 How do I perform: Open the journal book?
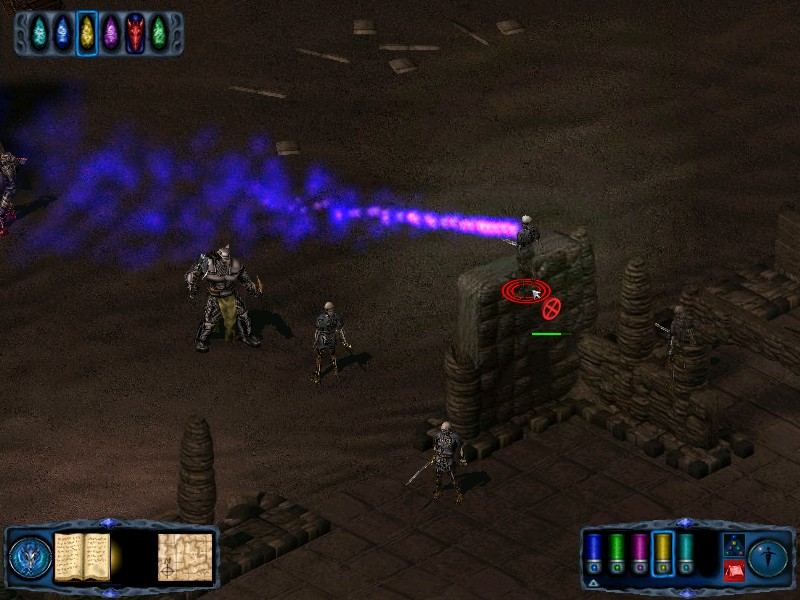tap(81, 556)
